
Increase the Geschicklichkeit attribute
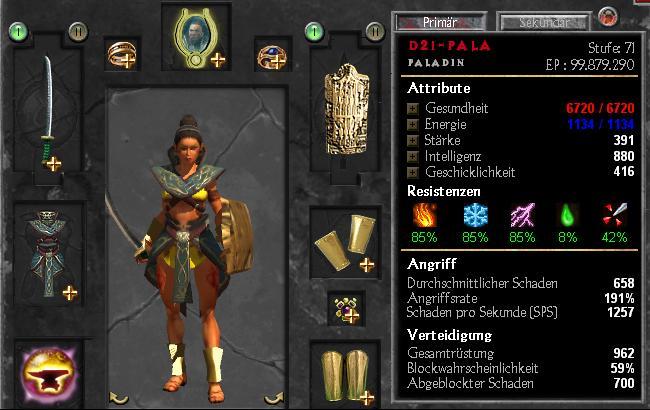click(x=413, y=172)
